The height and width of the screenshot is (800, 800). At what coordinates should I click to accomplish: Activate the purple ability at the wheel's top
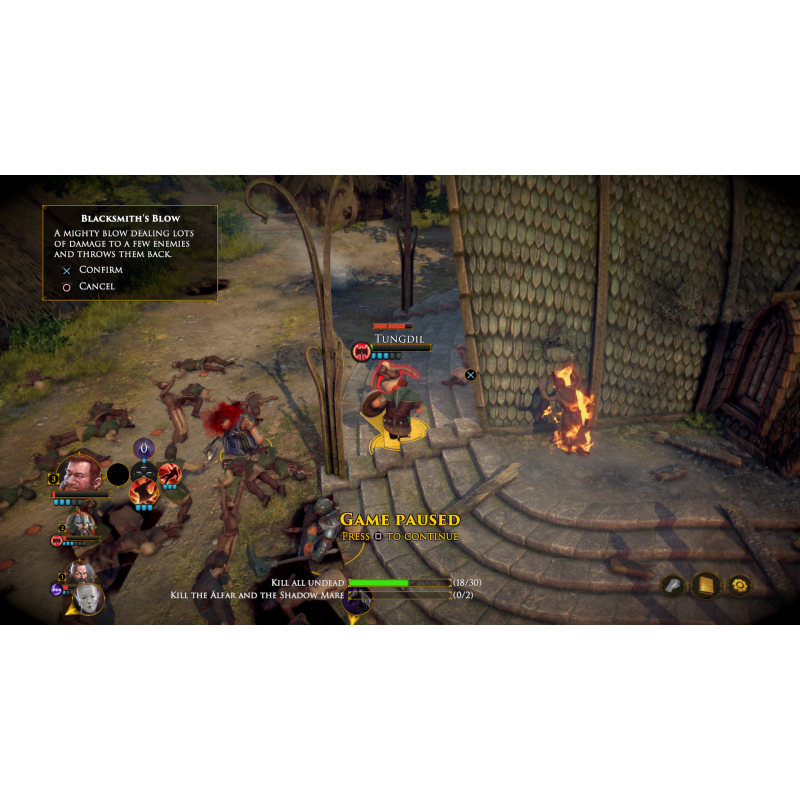pyautogui.click(x=144, y=448)
